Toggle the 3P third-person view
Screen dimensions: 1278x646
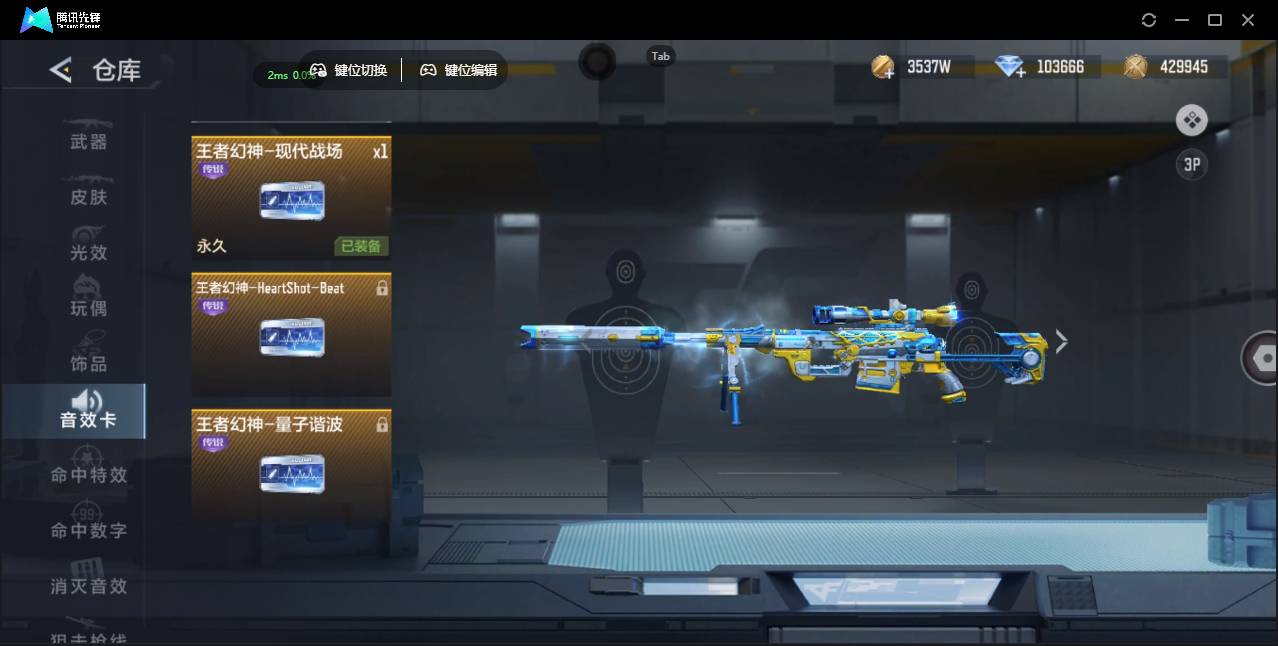1191,165
